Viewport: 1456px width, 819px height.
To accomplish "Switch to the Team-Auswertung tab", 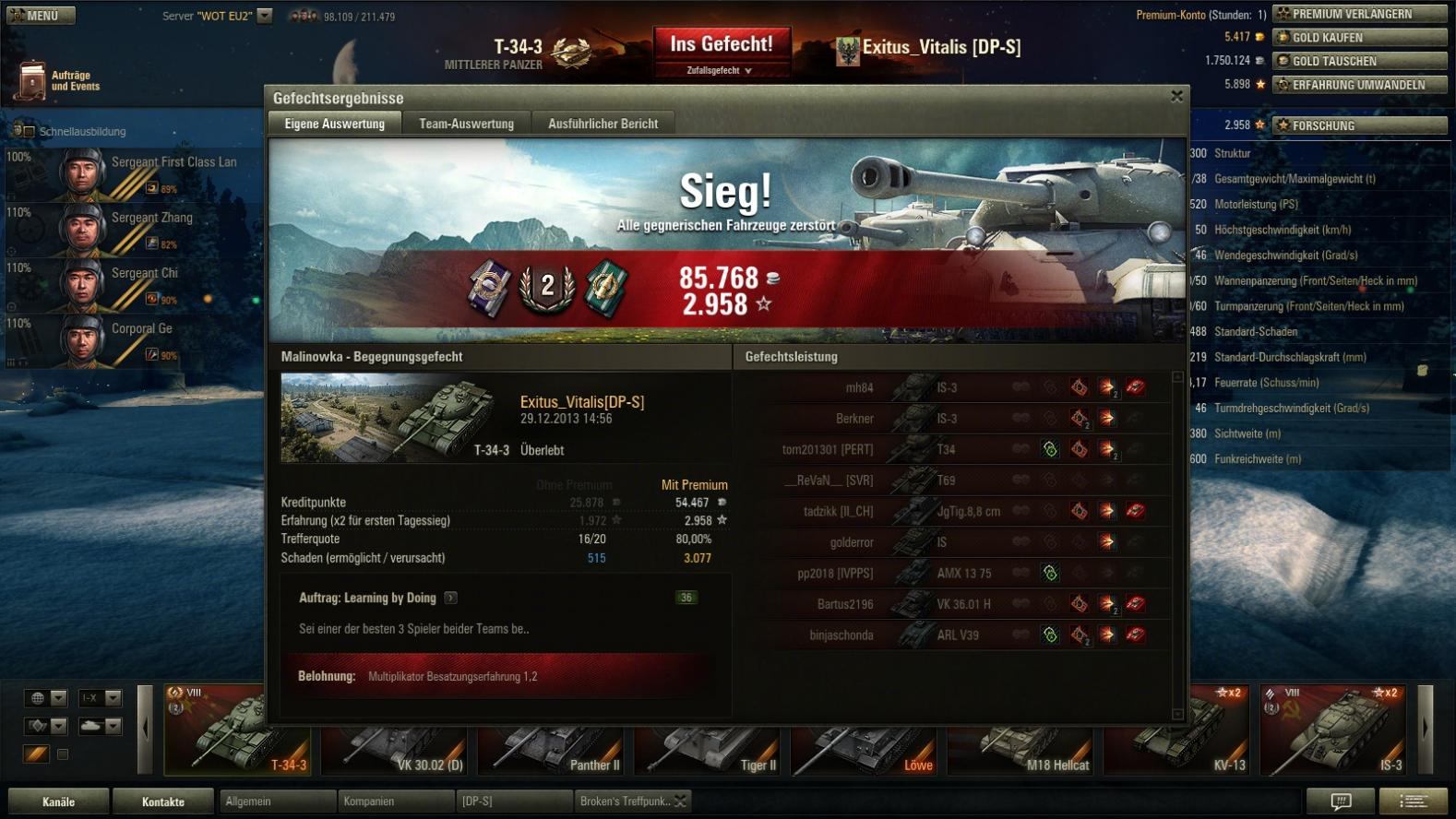I will coord(466,124).
